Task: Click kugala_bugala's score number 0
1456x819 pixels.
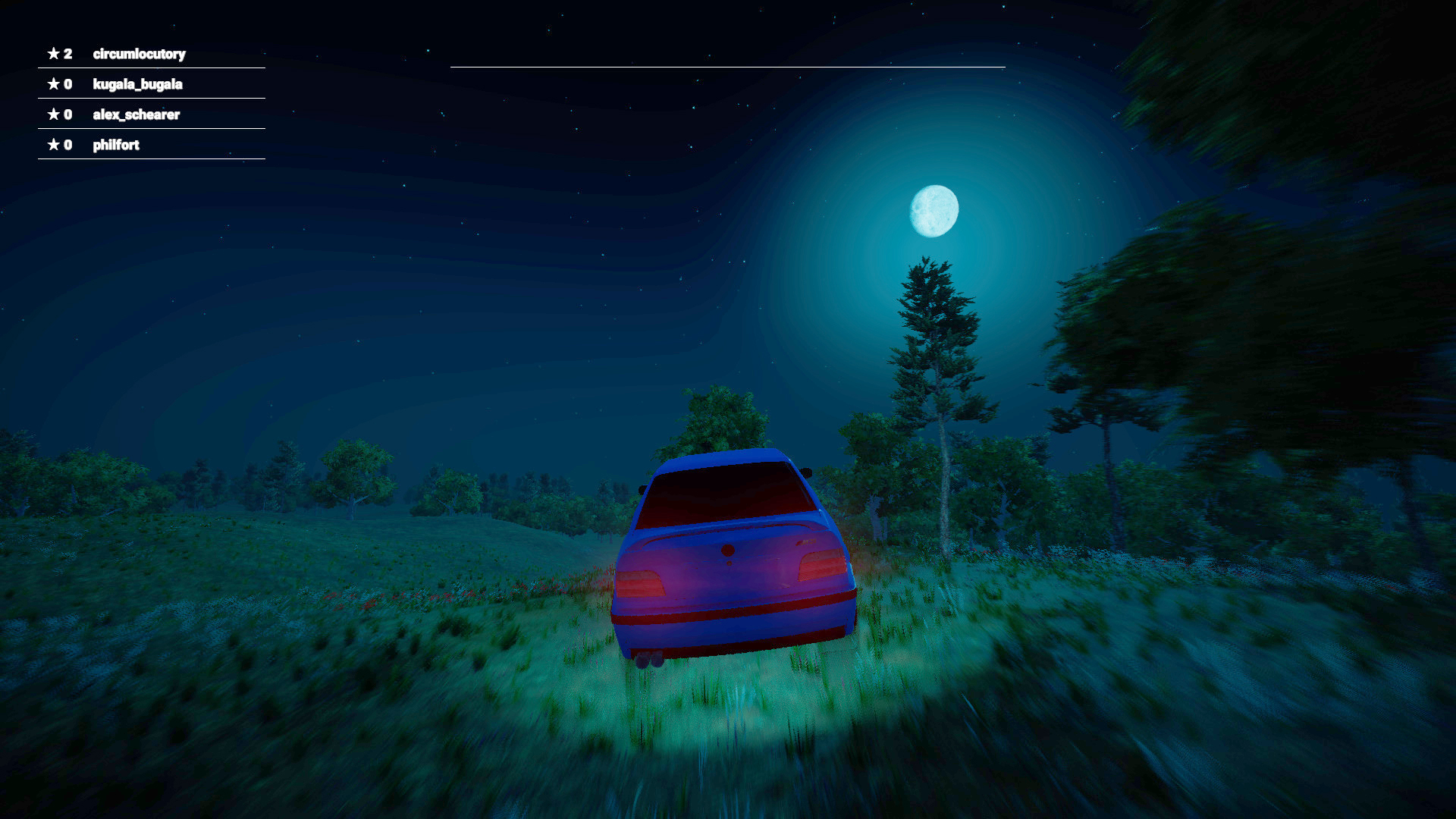Action: point(67,84)
